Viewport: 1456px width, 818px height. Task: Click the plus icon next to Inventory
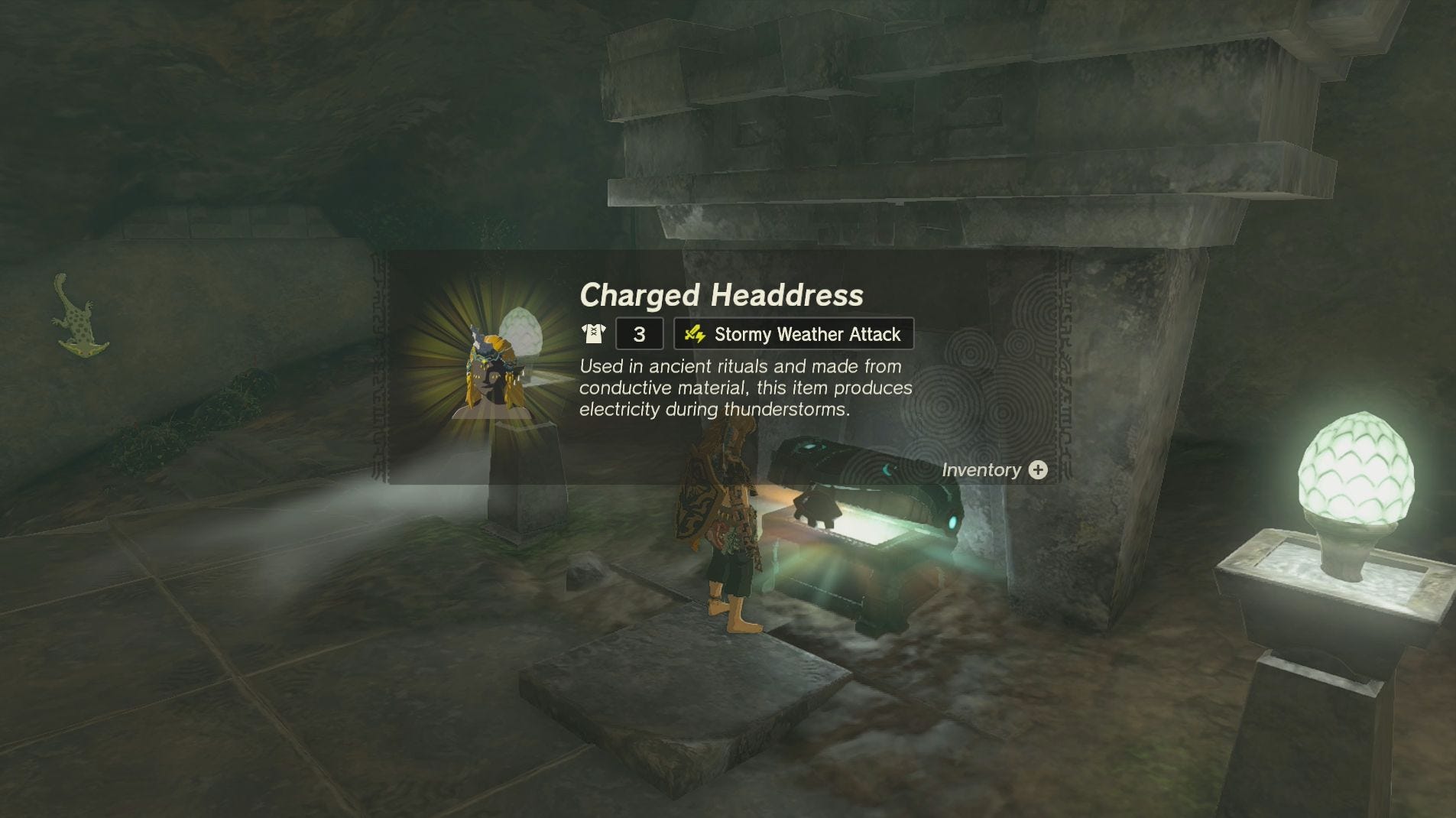(1039, 469)
